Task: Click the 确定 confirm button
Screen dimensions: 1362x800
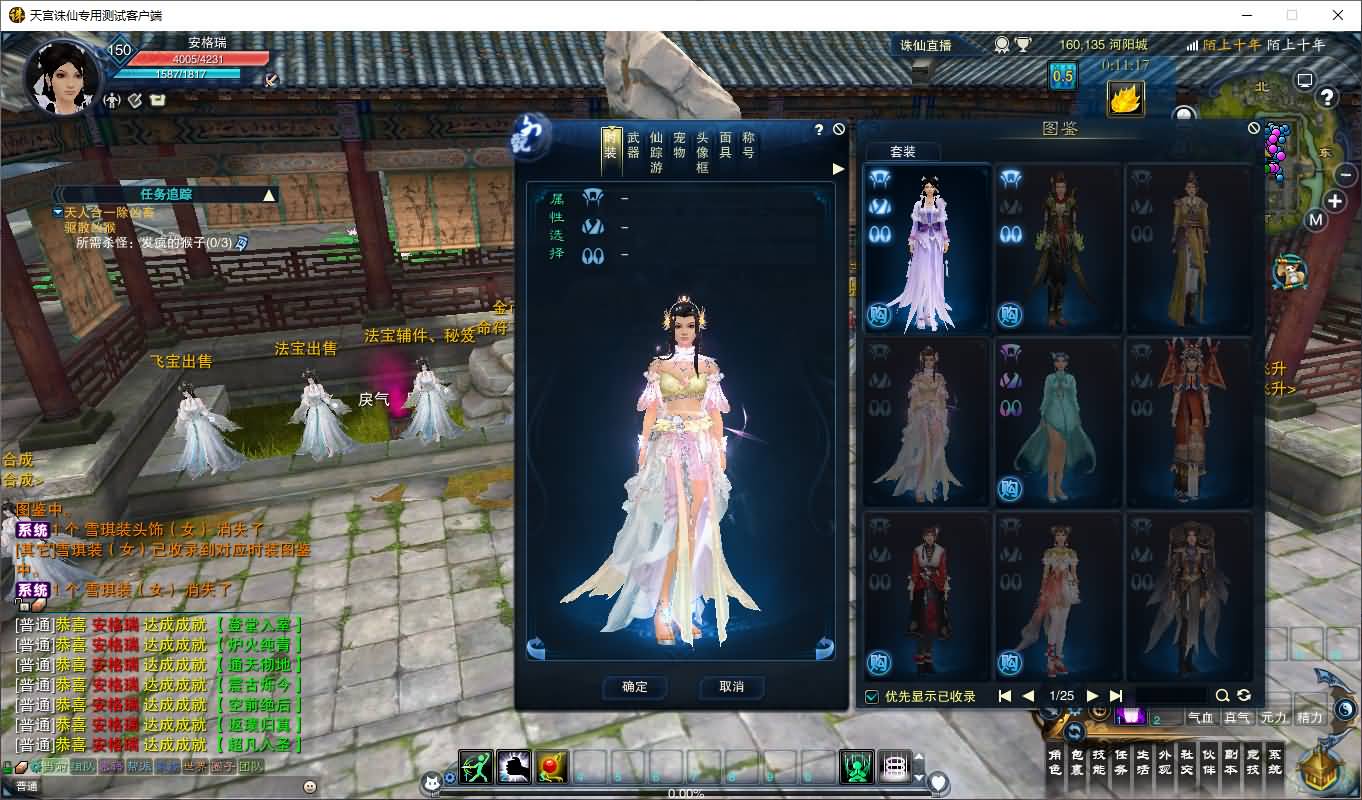Action: (635, 687)
